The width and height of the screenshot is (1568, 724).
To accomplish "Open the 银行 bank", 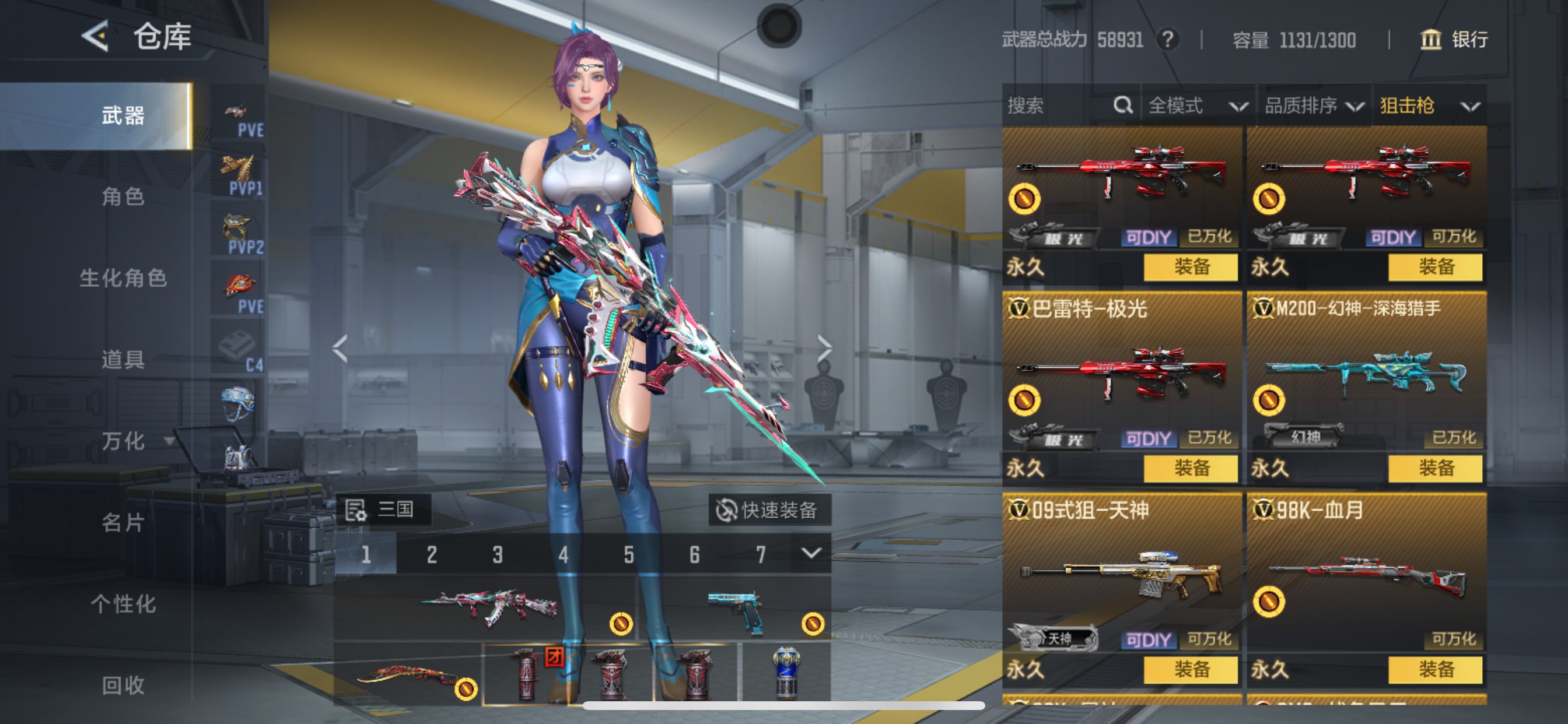I will (x=1454, y=40).
